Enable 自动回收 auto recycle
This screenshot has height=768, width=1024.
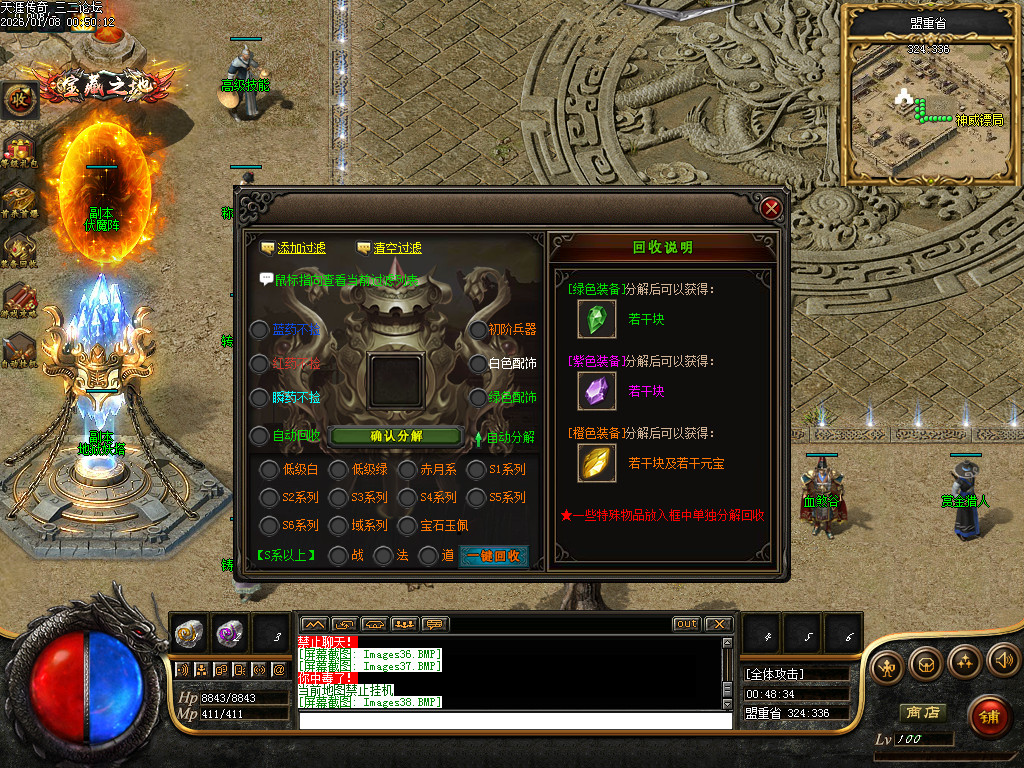[259, 436]
